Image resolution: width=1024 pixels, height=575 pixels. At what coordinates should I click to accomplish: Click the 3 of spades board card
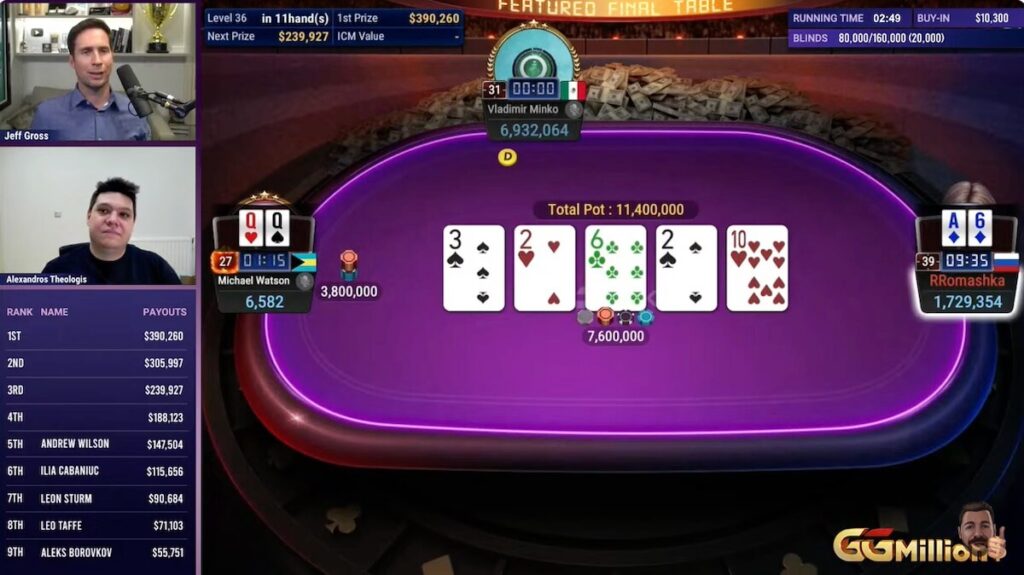[473, 268]
